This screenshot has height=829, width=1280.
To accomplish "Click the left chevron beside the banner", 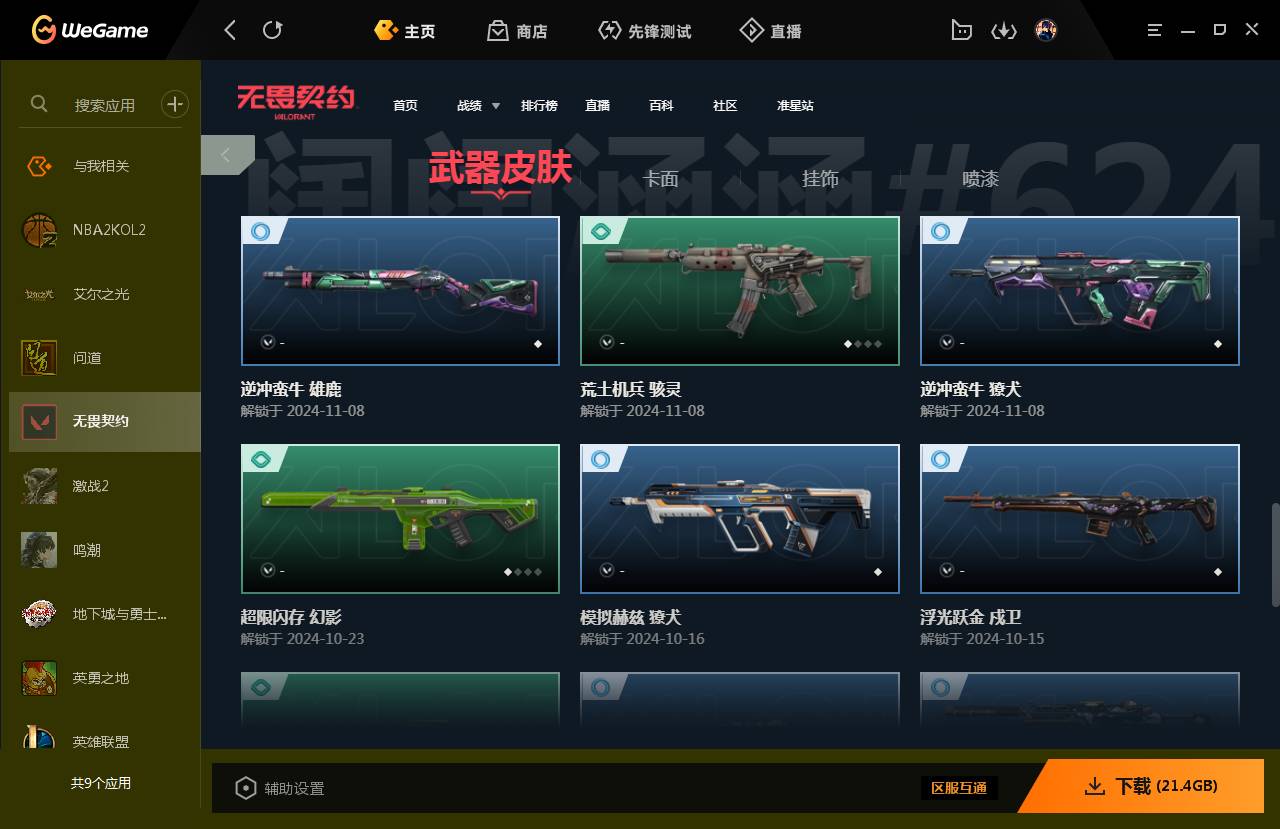I will (226, 155).
